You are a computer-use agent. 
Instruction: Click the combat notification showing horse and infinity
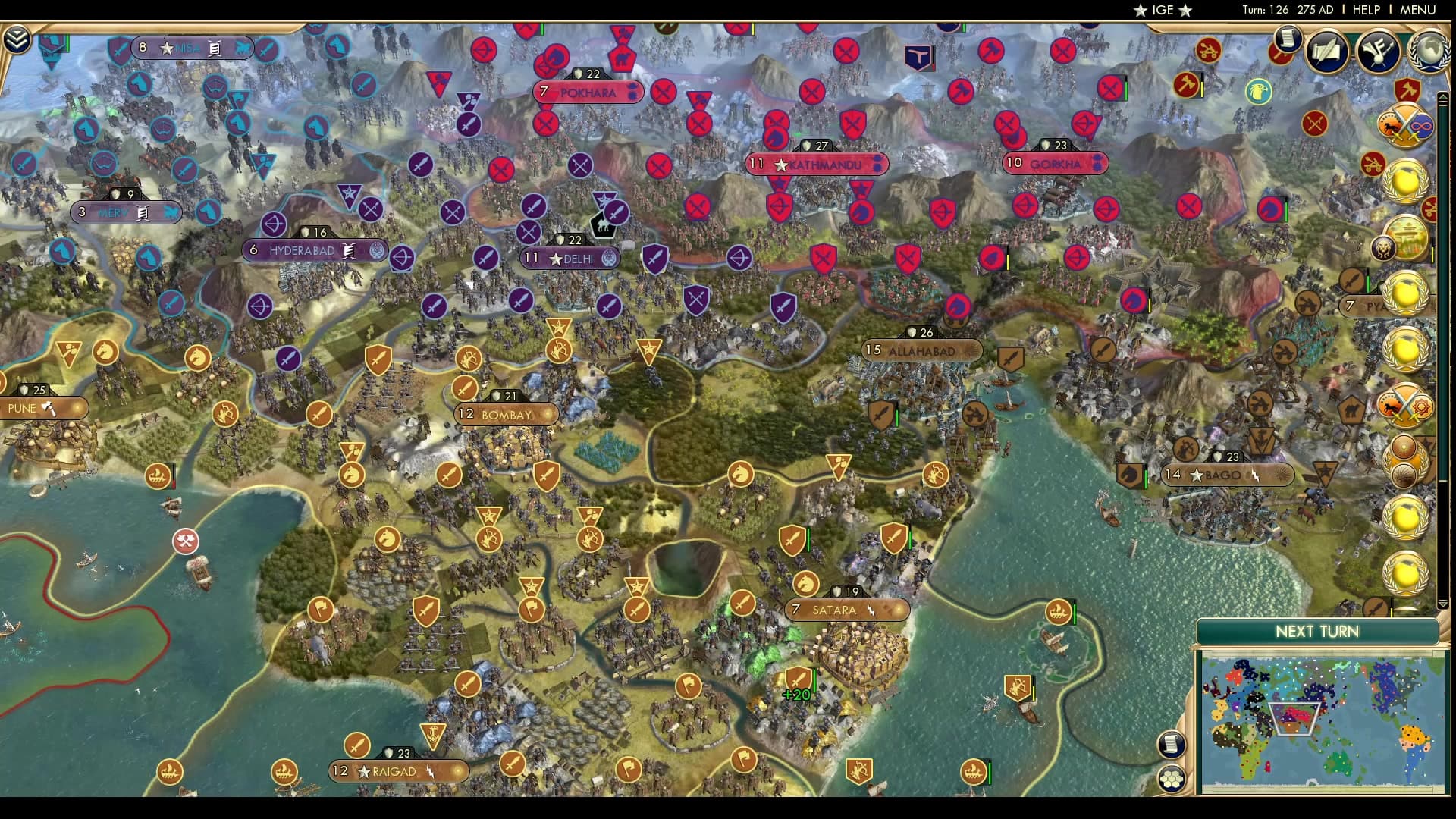point(1404,125)
